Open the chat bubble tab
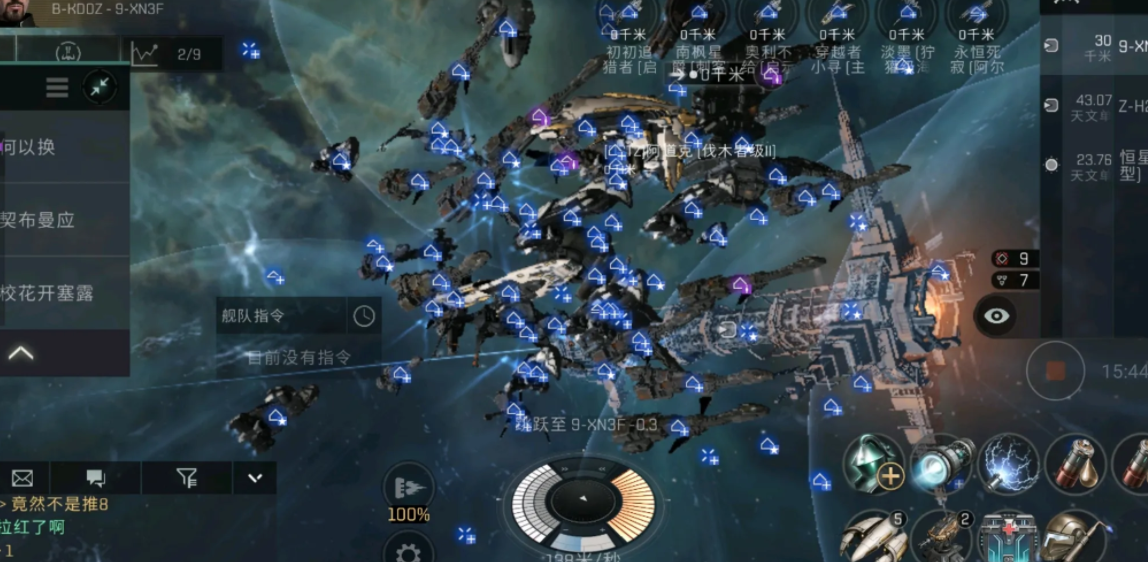The image size is (1148, 562). coord(96,478)
